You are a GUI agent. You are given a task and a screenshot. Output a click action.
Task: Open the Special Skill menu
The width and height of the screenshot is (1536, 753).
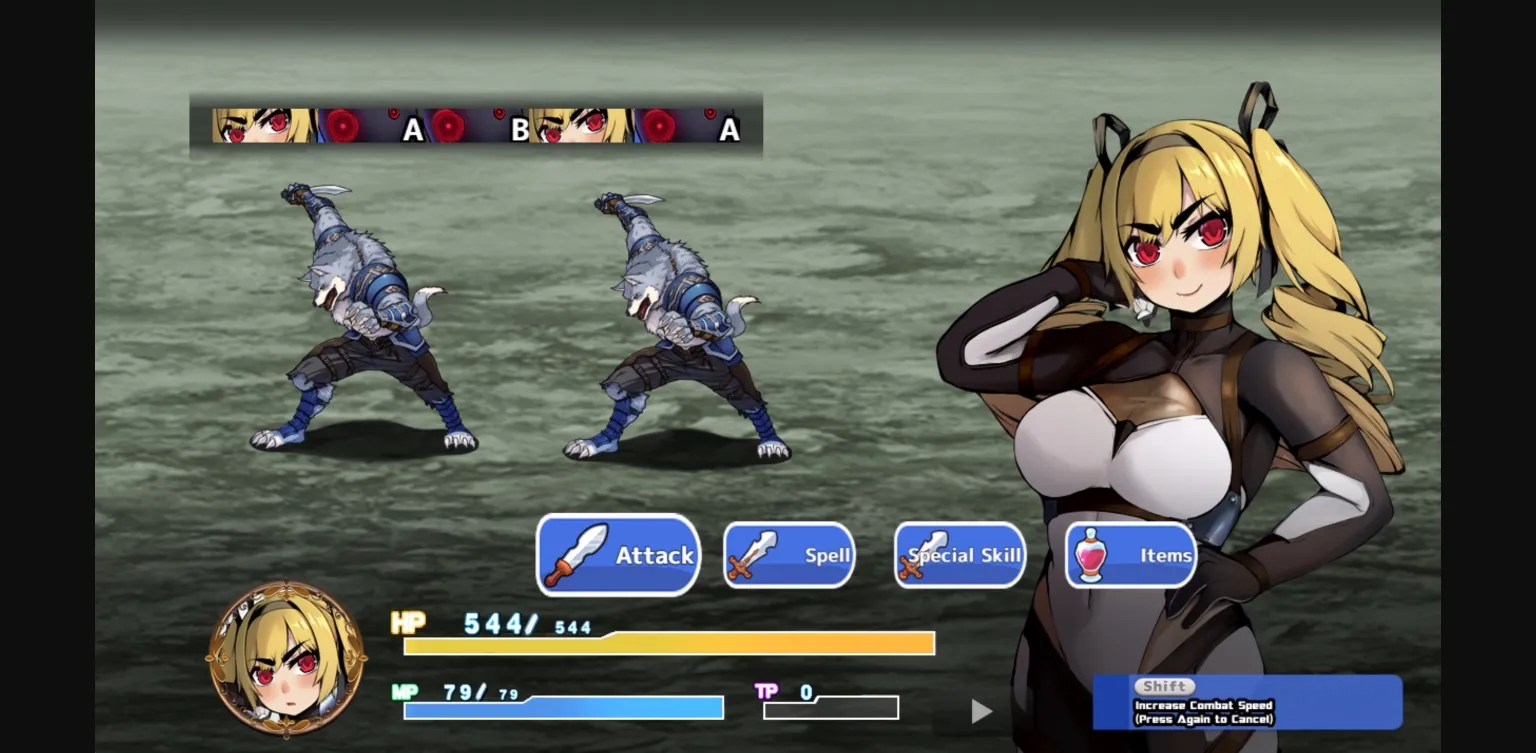[959, 555]
